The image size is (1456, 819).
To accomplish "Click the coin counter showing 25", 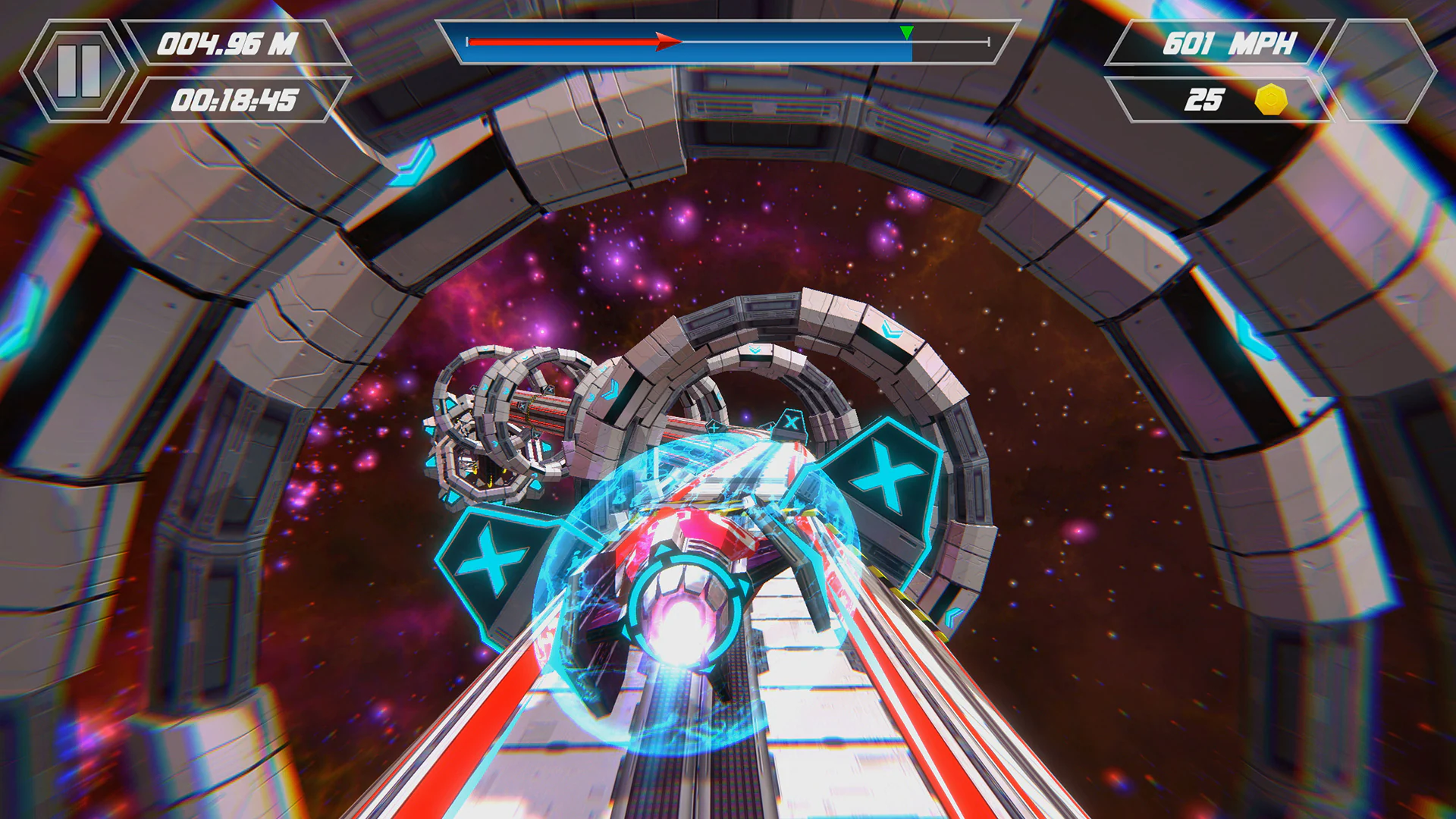I will [x=1206, y=99].
